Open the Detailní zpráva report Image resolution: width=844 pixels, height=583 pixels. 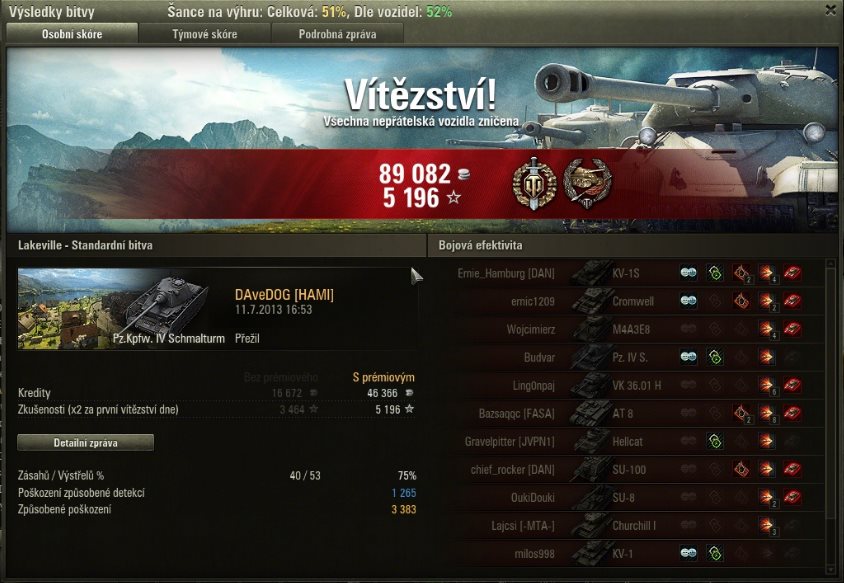tap(86, 442)
